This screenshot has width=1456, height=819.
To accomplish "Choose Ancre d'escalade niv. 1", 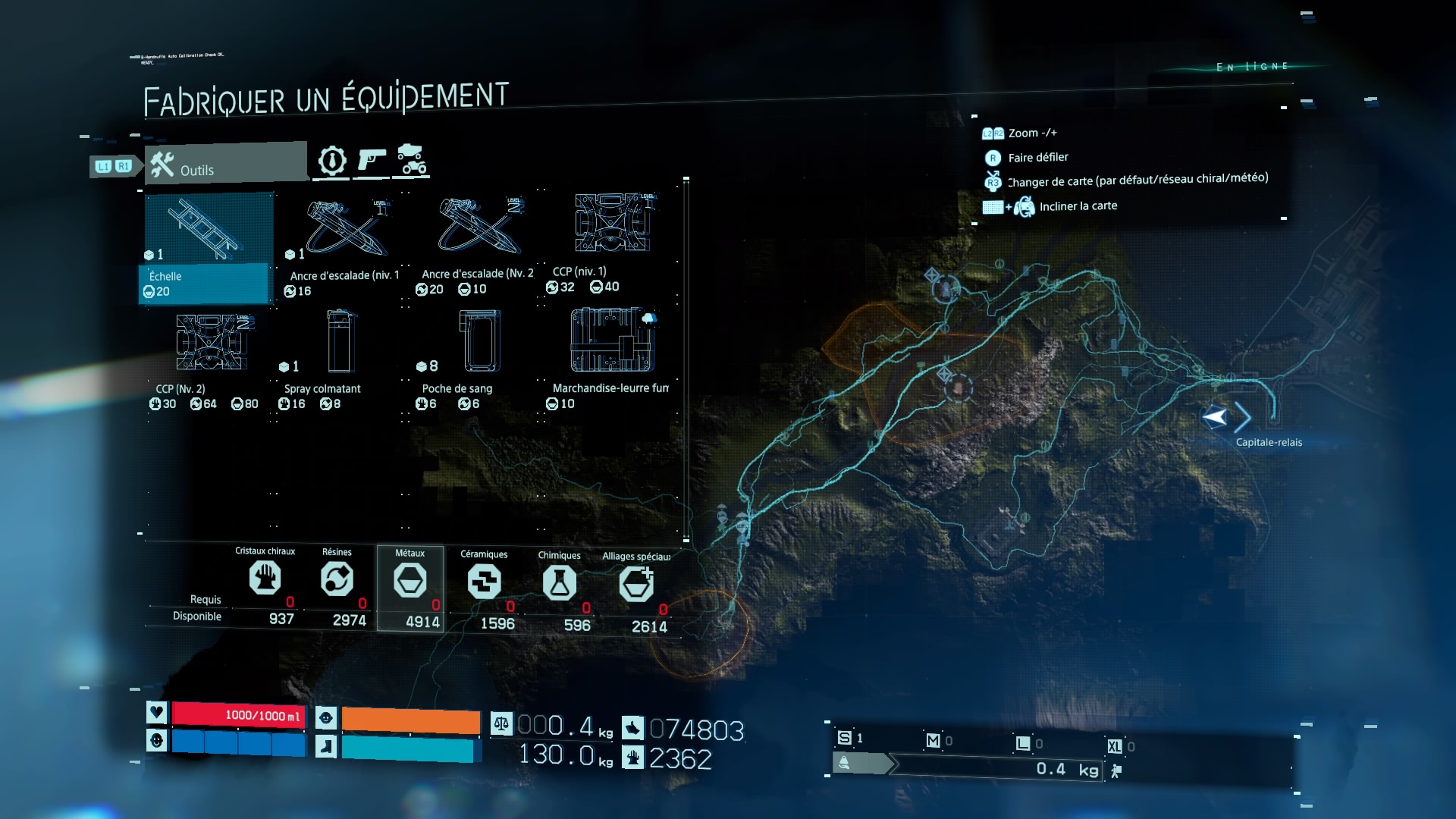I will [x=344, y=246].
